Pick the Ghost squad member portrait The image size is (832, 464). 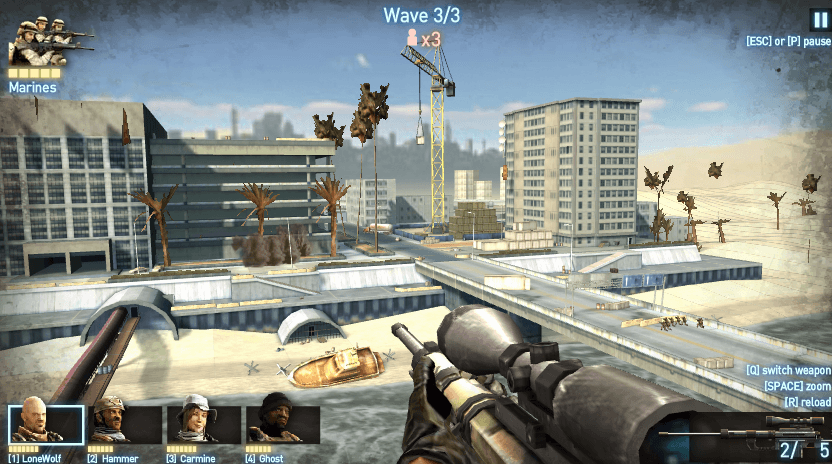point(282,424)
